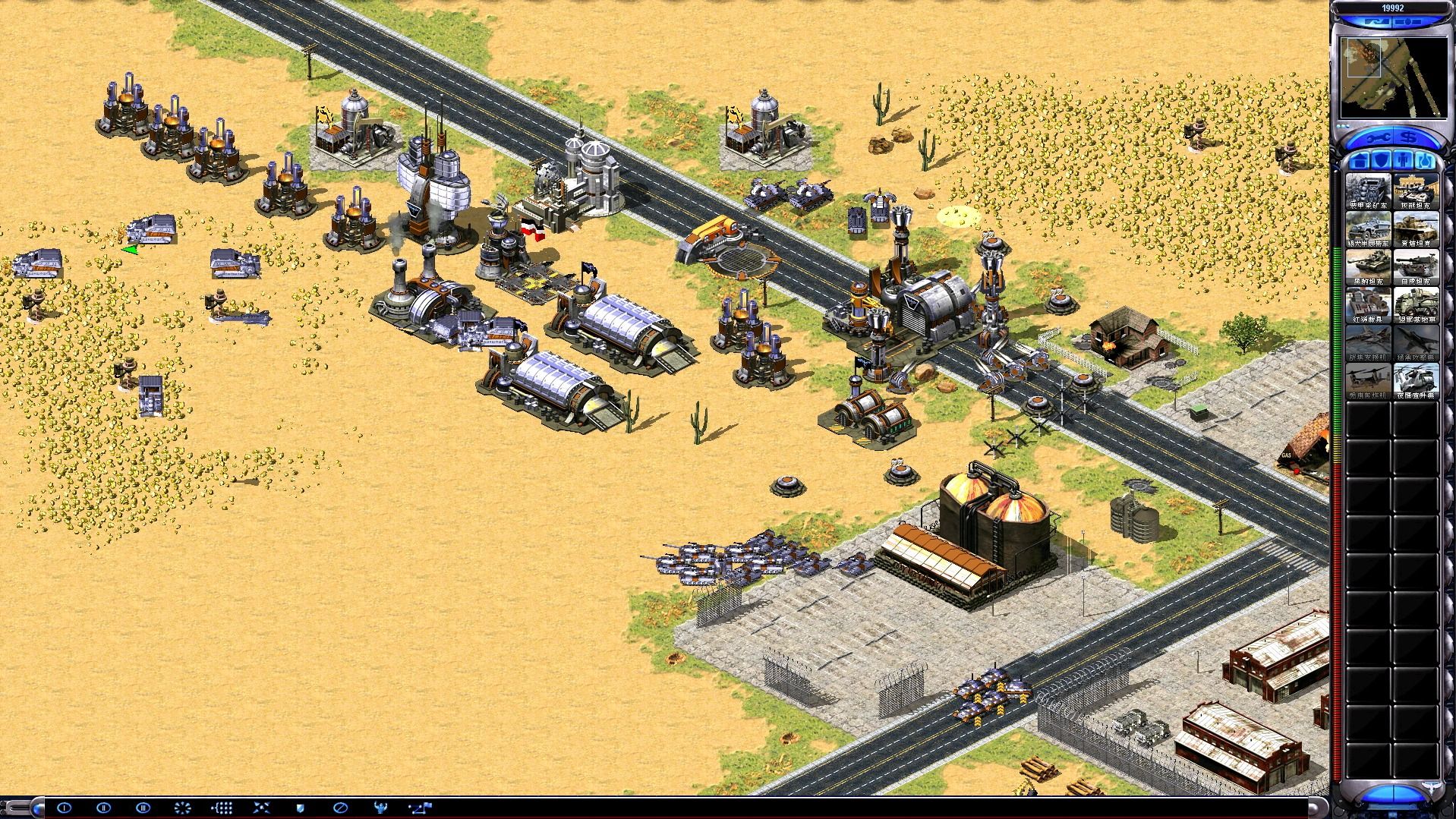Switch to the vehicles production tab
The width and height of the screenshot is (1456, 819).
[1425, 161]
